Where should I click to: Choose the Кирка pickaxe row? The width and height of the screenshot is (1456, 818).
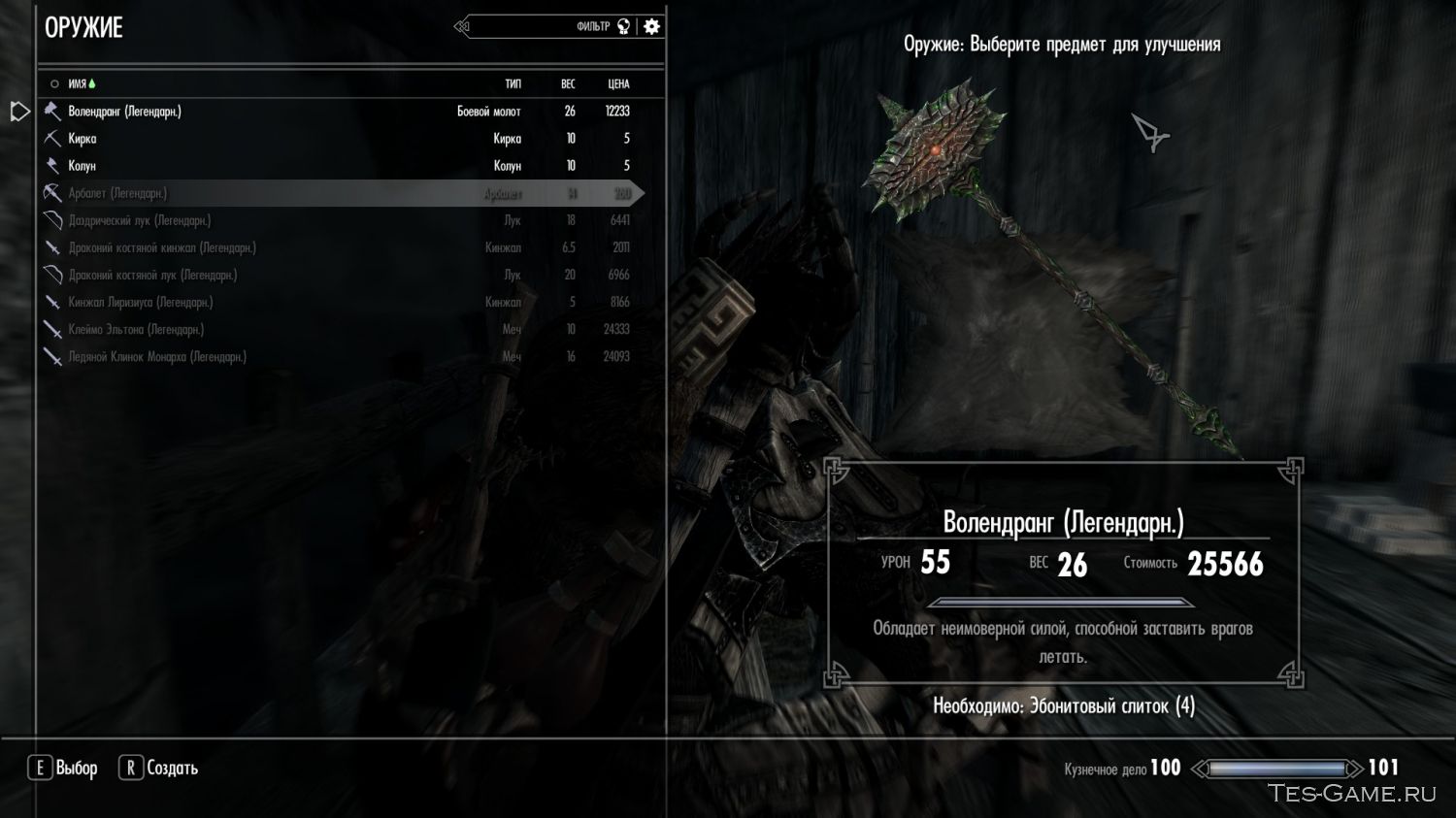coord(83,139)
